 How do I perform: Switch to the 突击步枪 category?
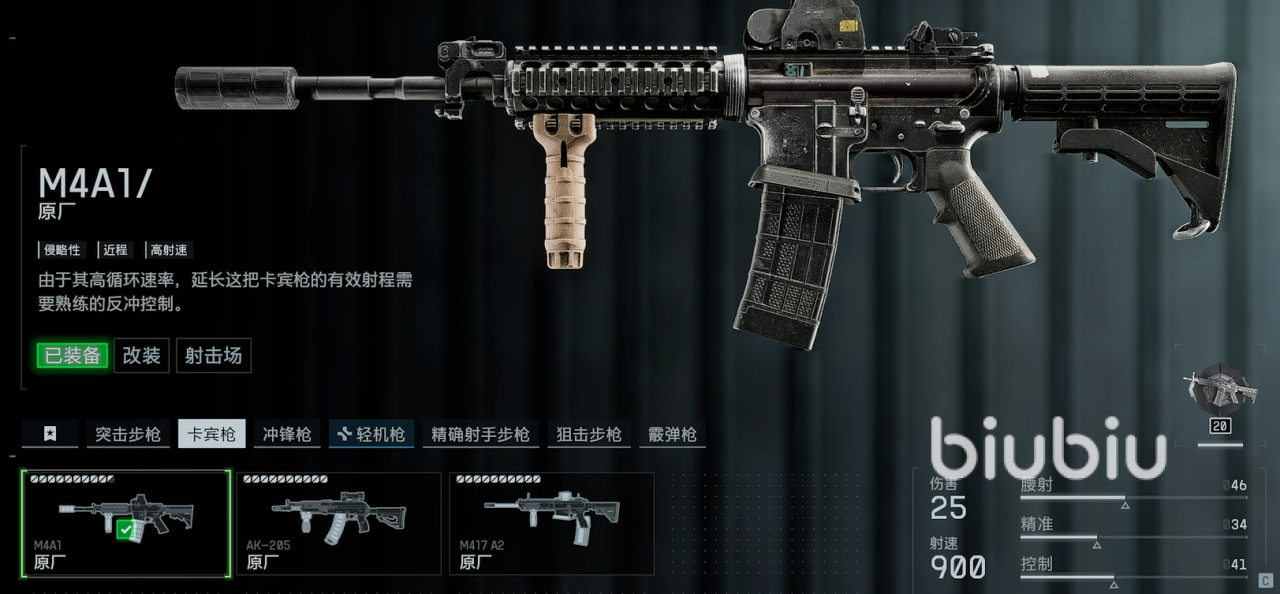(x=128, y=434)
